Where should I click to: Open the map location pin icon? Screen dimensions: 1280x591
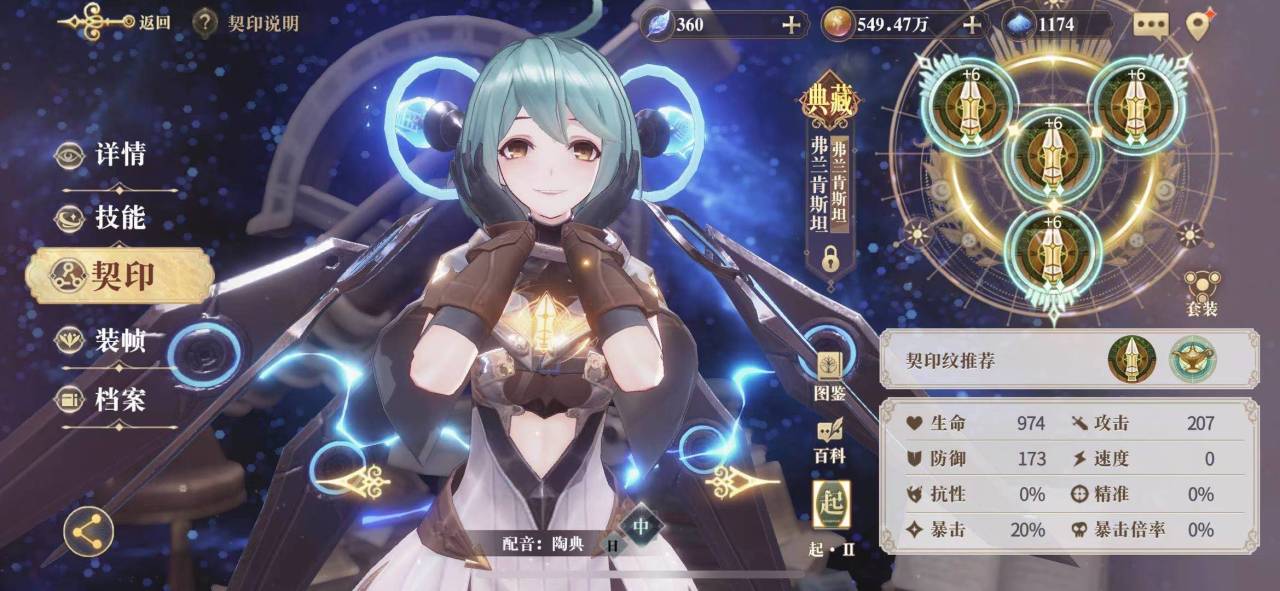click(1198, 24)
